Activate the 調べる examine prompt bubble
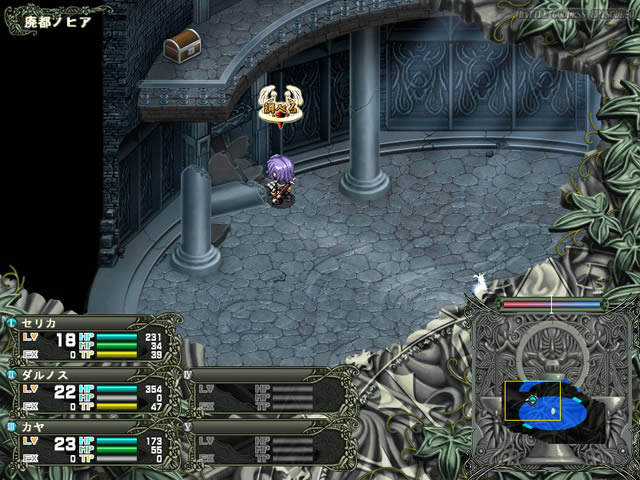Screen dimensions: 640x480 280,103
